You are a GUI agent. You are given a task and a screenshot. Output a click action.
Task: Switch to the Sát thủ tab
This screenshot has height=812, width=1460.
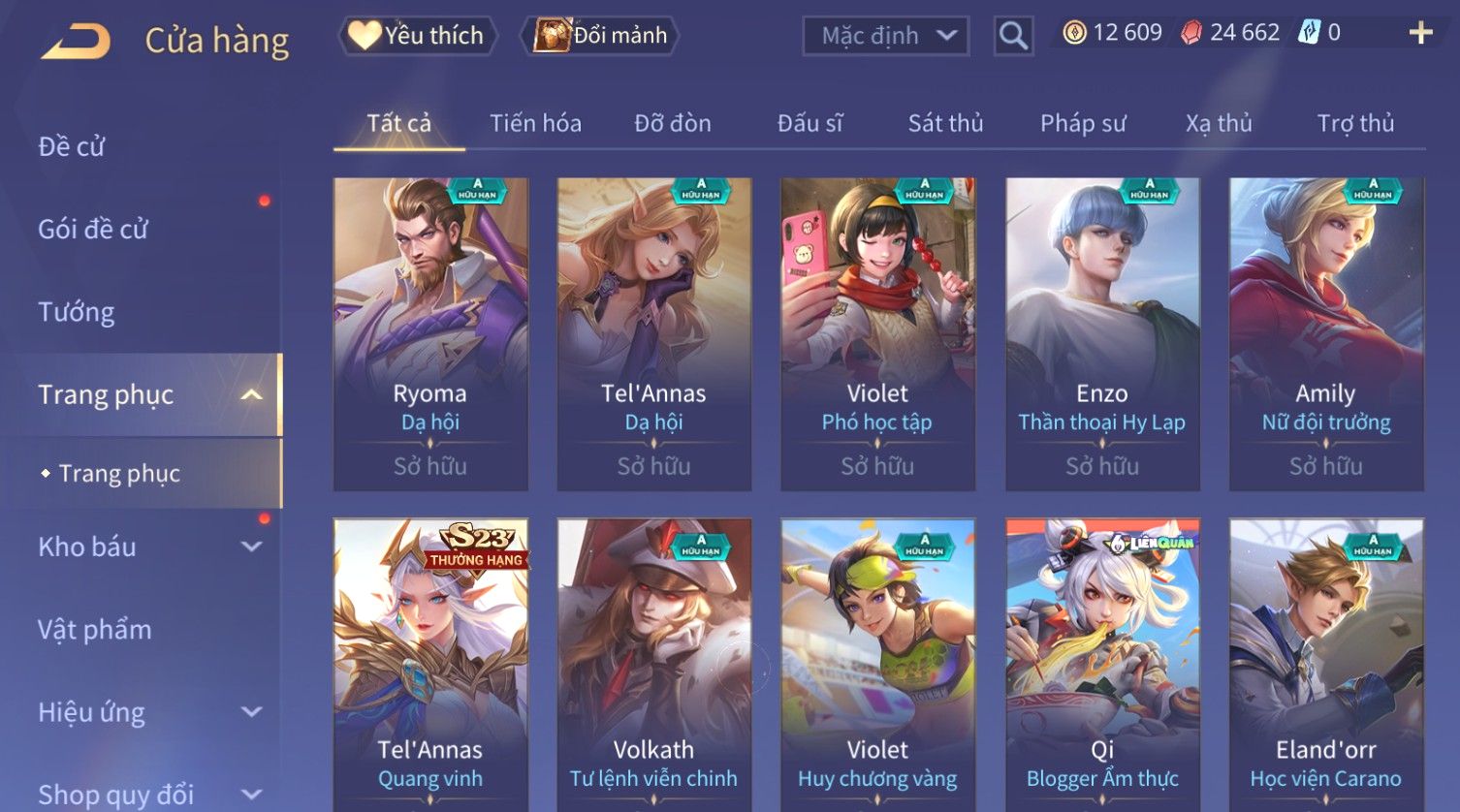pyautogui.click(x=945, y=123)
